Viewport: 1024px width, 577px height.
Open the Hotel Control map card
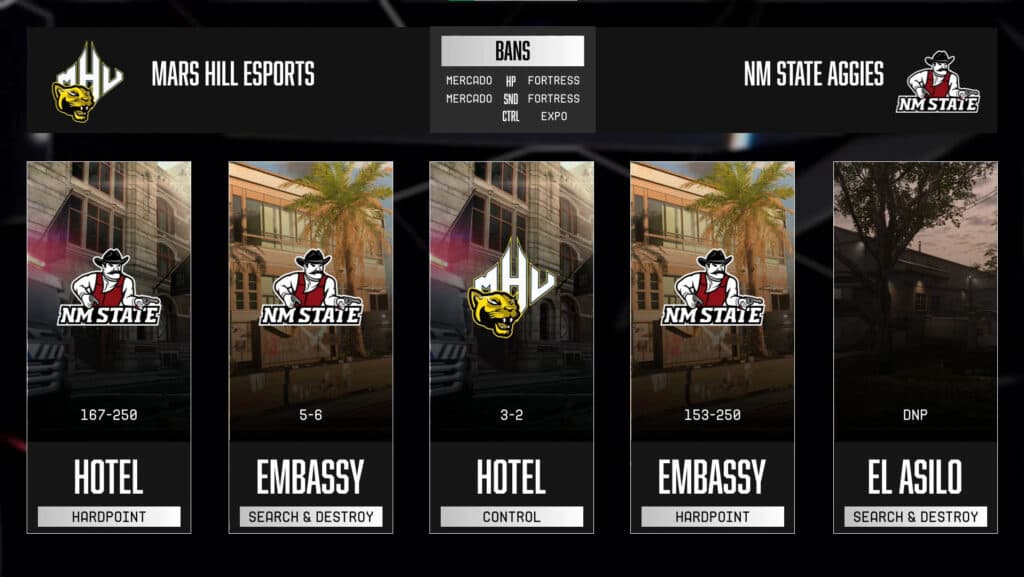(x=512, y=347)
